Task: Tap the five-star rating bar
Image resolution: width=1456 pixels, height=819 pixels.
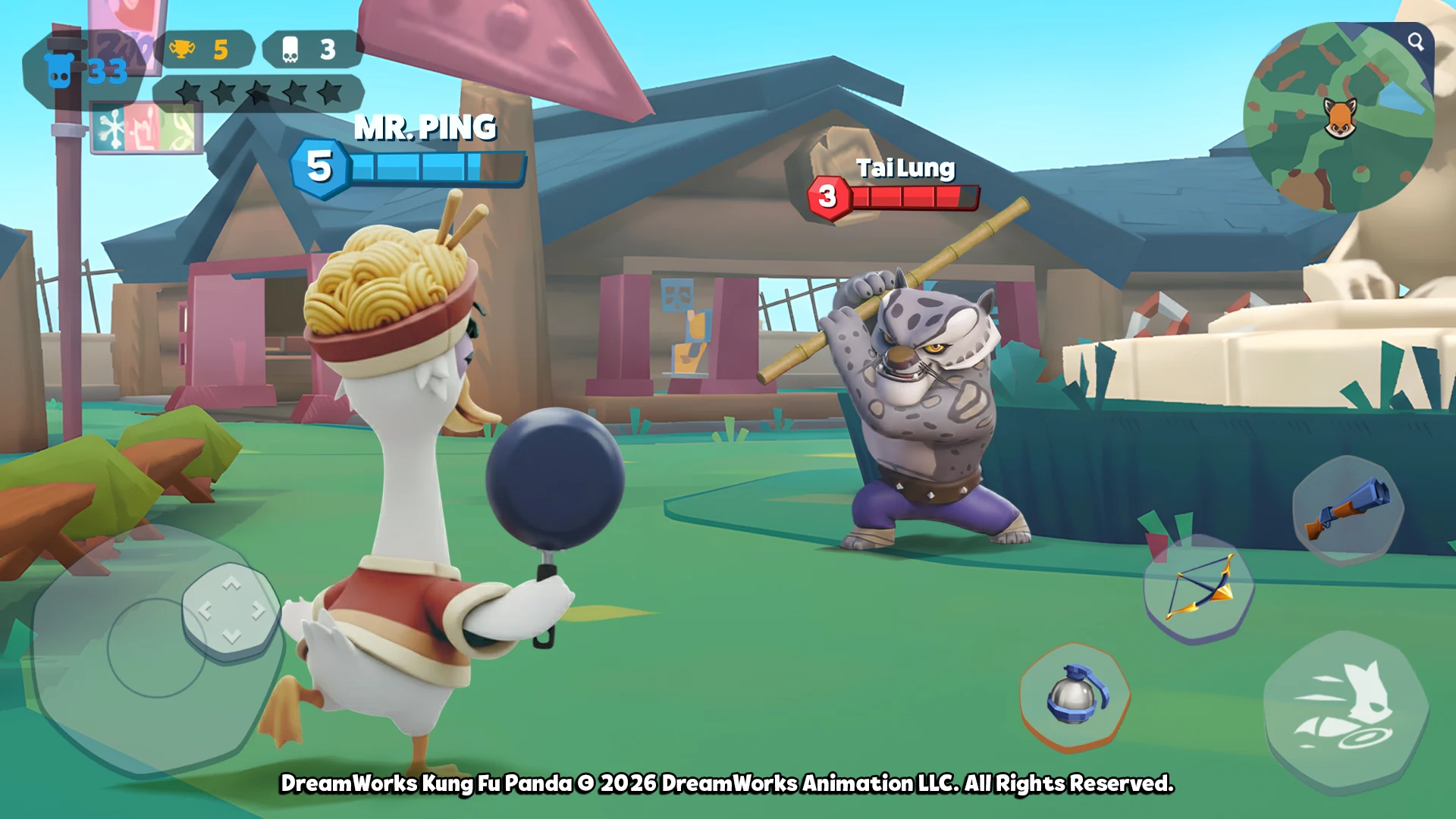Action: coord(258,91)
